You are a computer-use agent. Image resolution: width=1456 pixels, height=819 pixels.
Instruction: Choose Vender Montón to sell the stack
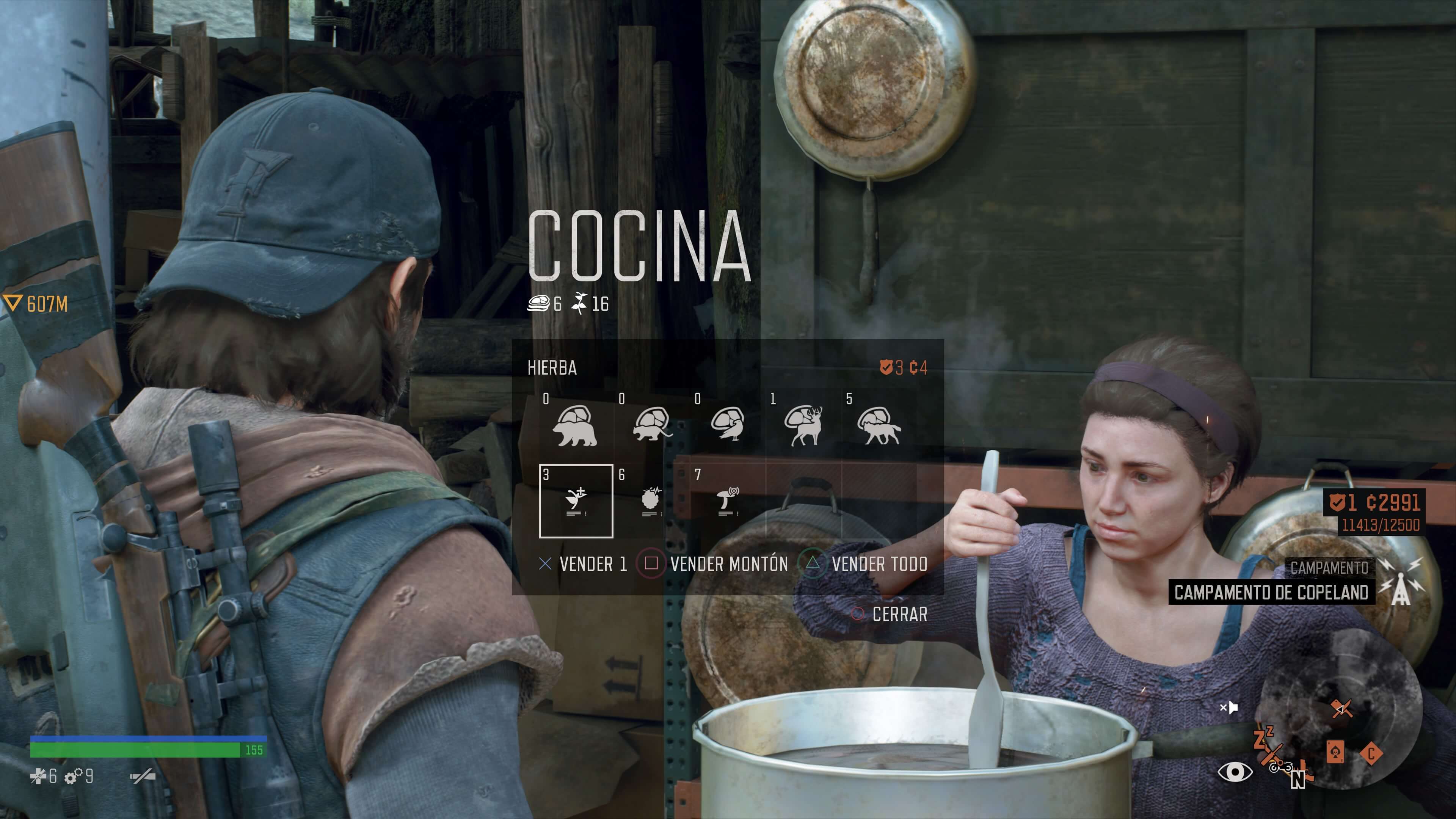(x=713, y=564)
